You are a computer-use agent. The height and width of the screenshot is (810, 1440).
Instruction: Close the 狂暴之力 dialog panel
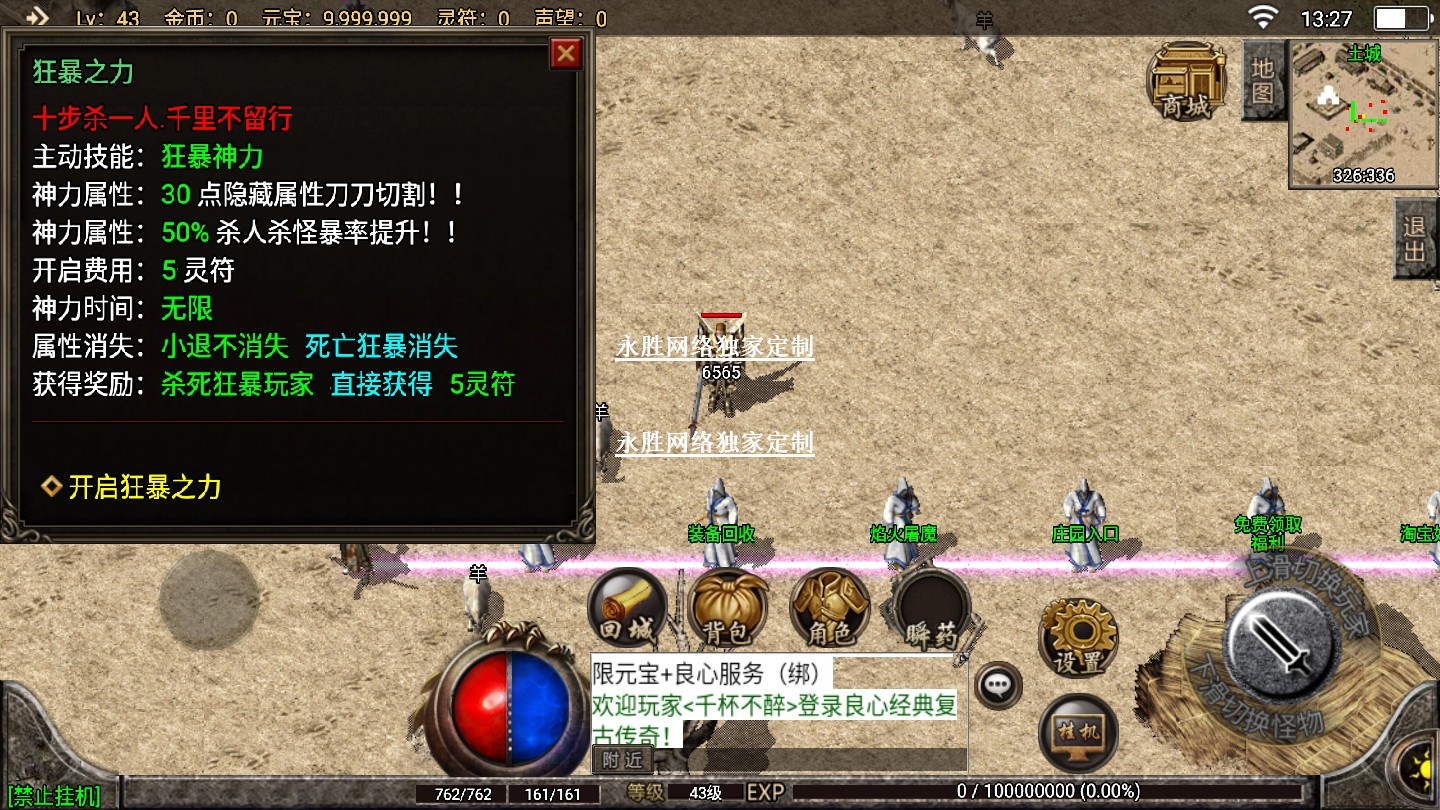coord(566,53)
